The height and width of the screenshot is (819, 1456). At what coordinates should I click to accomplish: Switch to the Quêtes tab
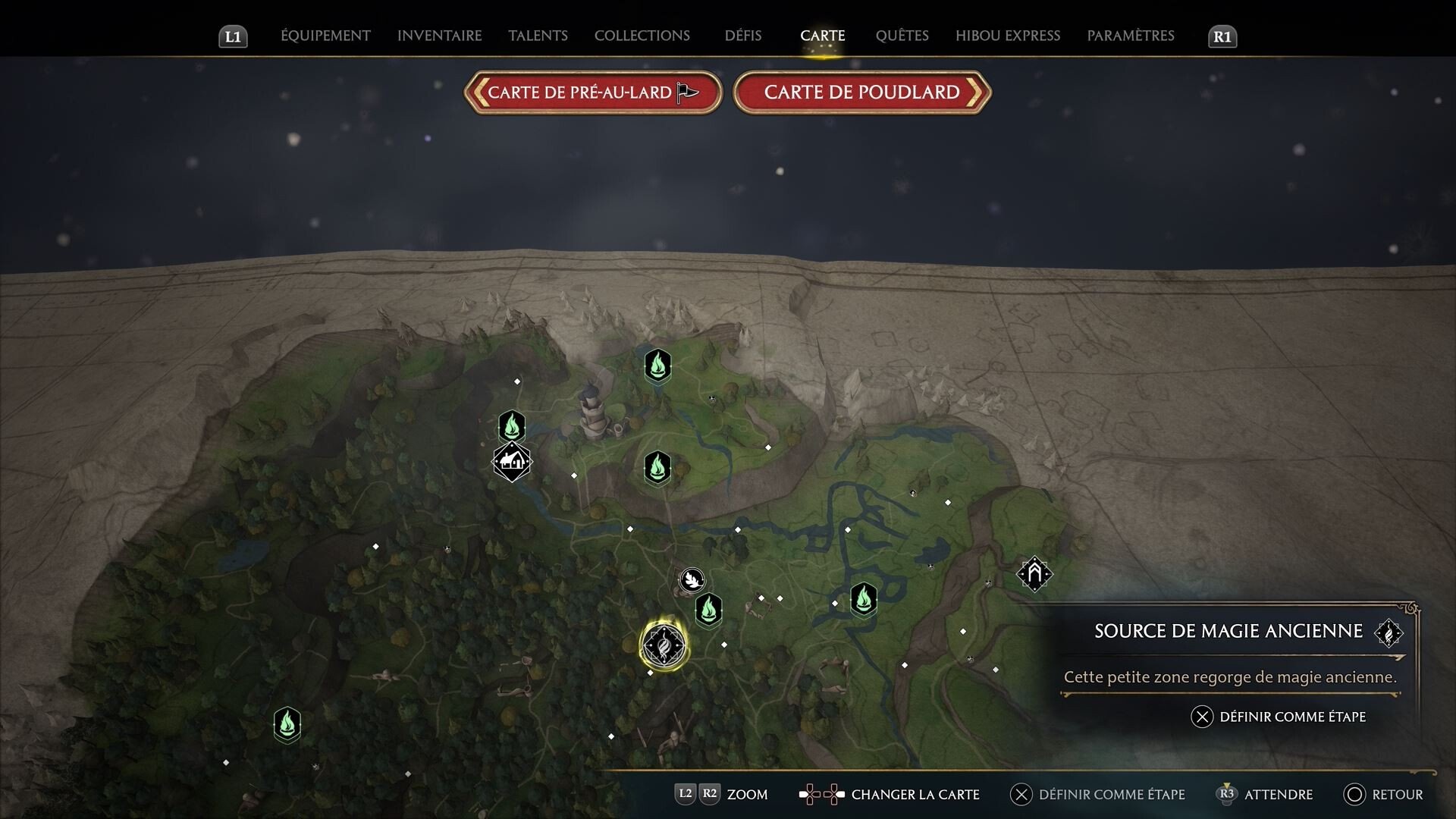click(902, 36)
